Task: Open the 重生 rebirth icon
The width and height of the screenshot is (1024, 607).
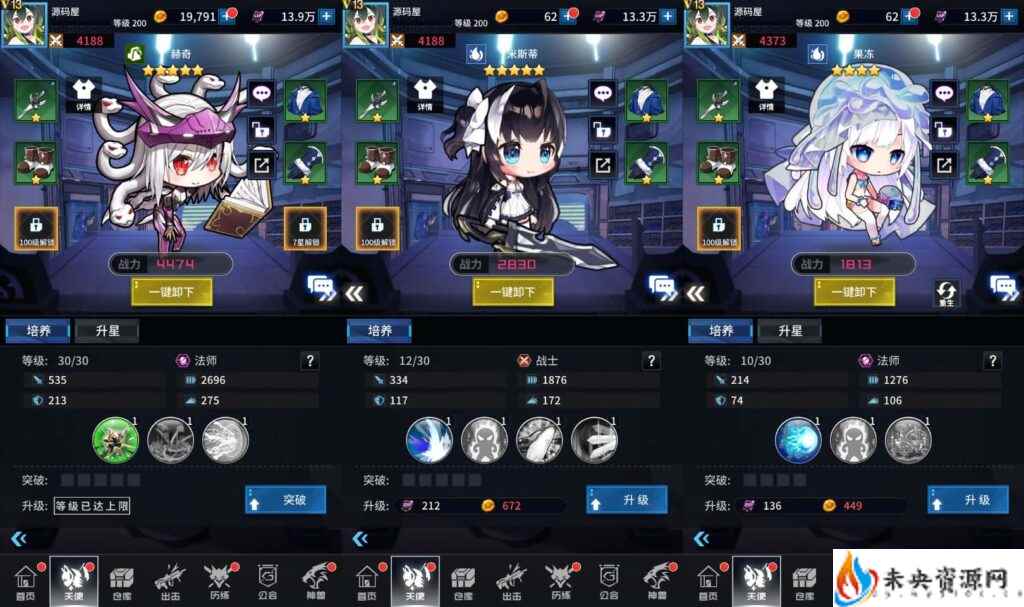Action: [x=946, y=292]
